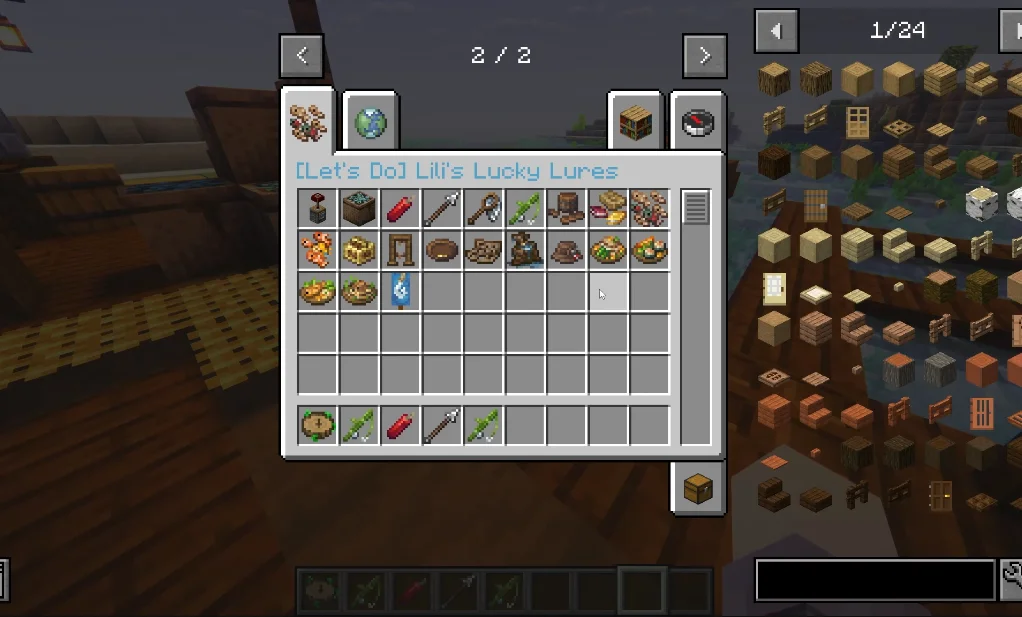Open the chest saved hotbars tab

click(x=697, y=487)
